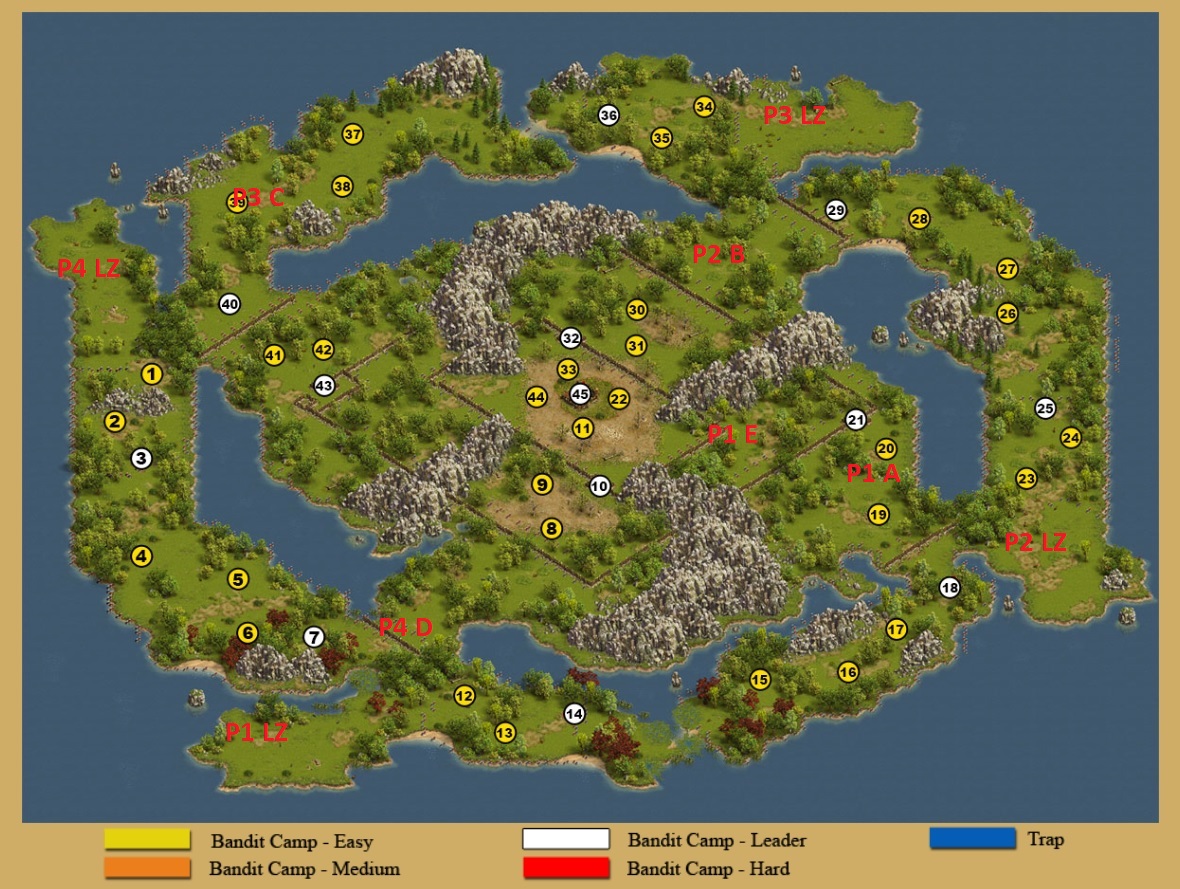This screenshot has height=889, width=1180.
Task: Select leader camp marker 40
Action: coord(230,304)
